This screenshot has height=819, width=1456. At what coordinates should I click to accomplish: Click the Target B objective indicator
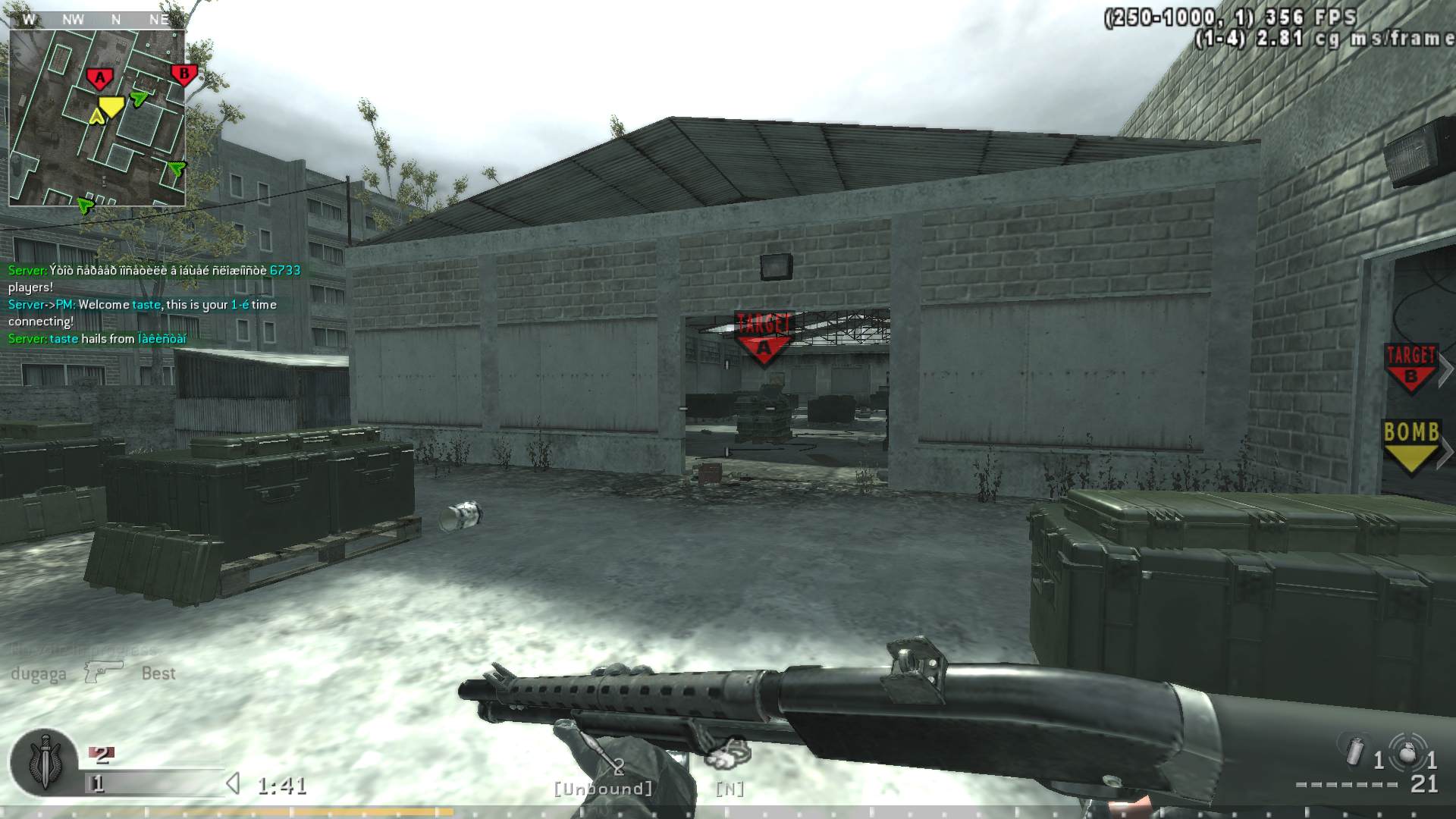tap(1410, 368)
